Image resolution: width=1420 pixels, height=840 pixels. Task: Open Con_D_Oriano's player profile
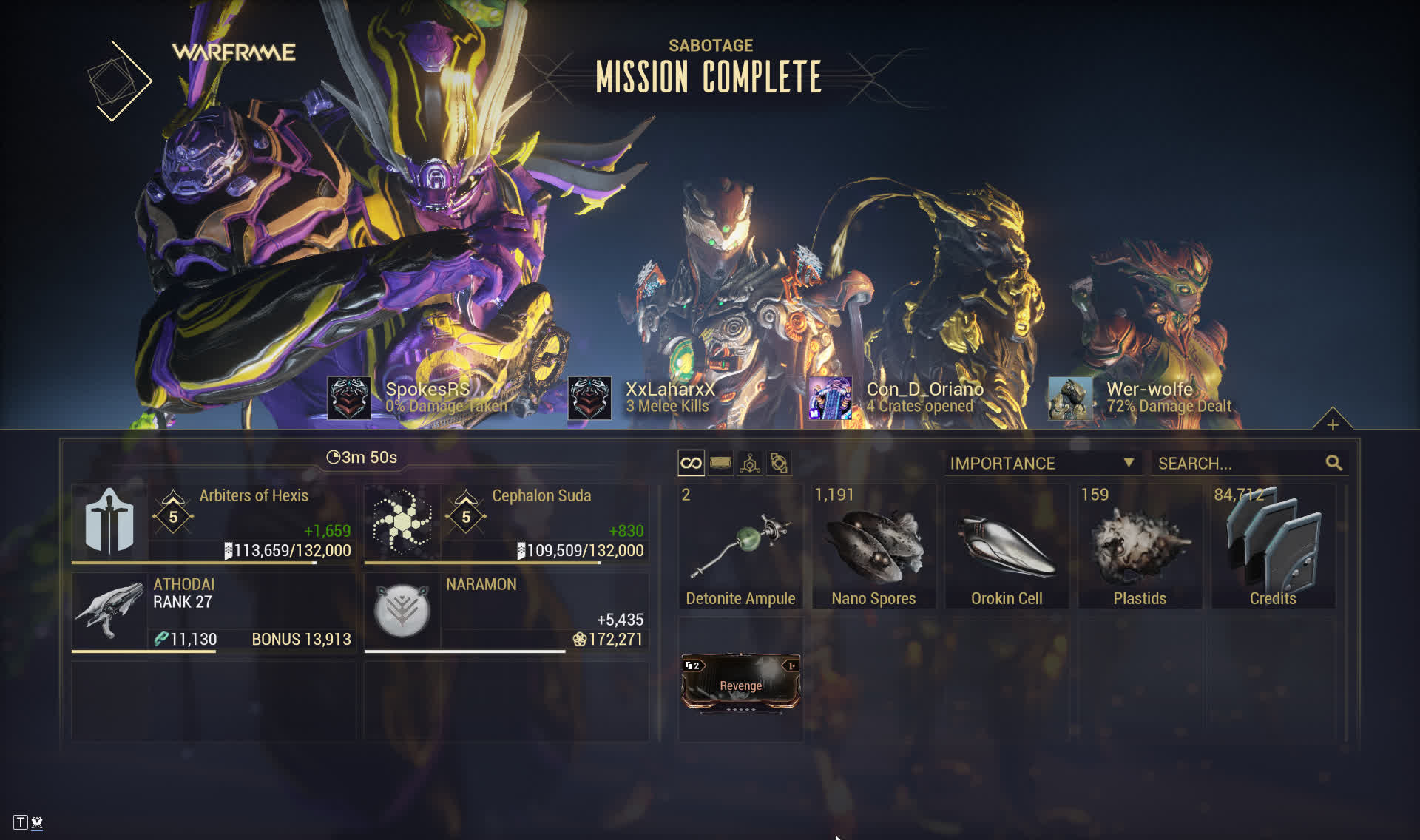830,398
